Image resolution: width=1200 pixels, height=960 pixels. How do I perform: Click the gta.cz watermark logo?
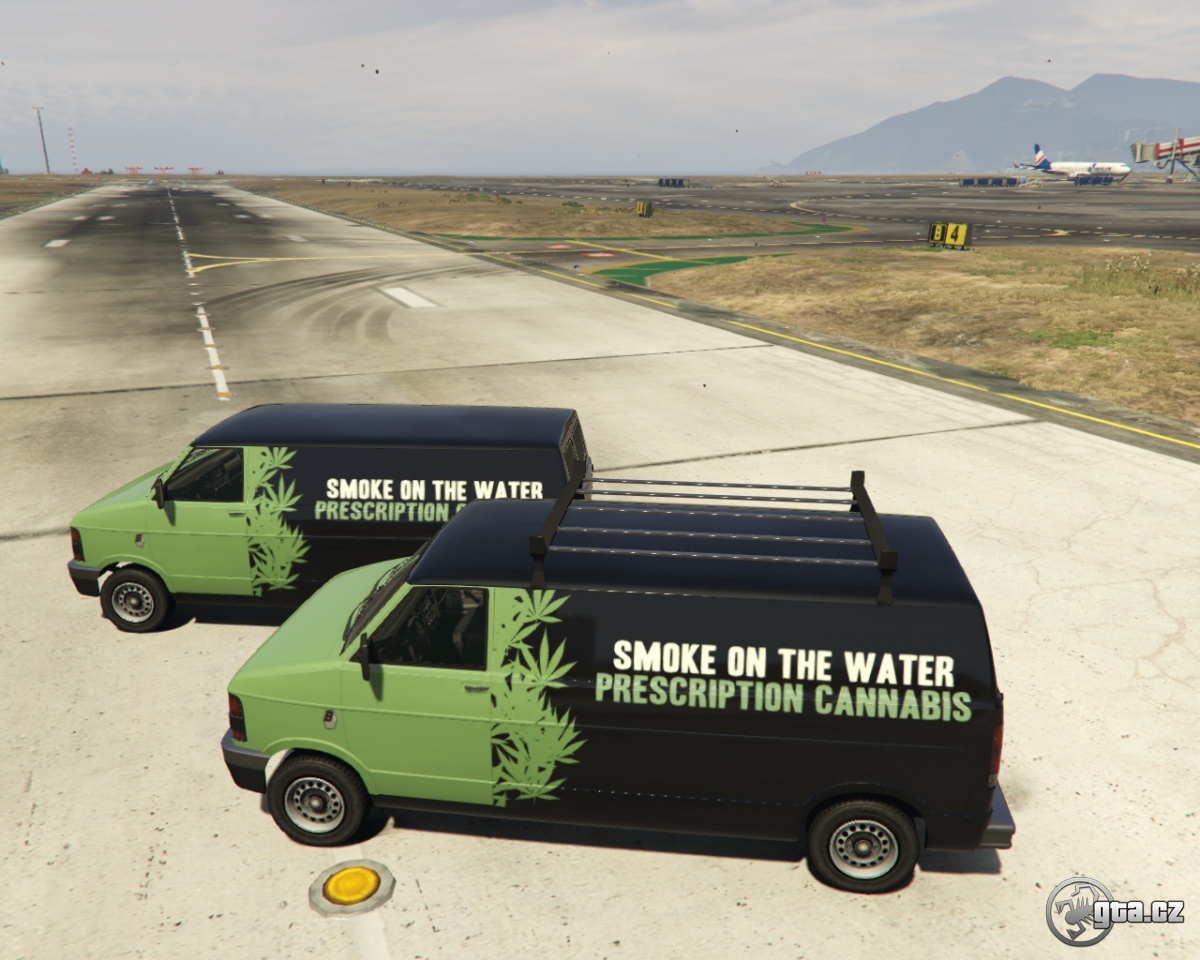click(1113, 911)
